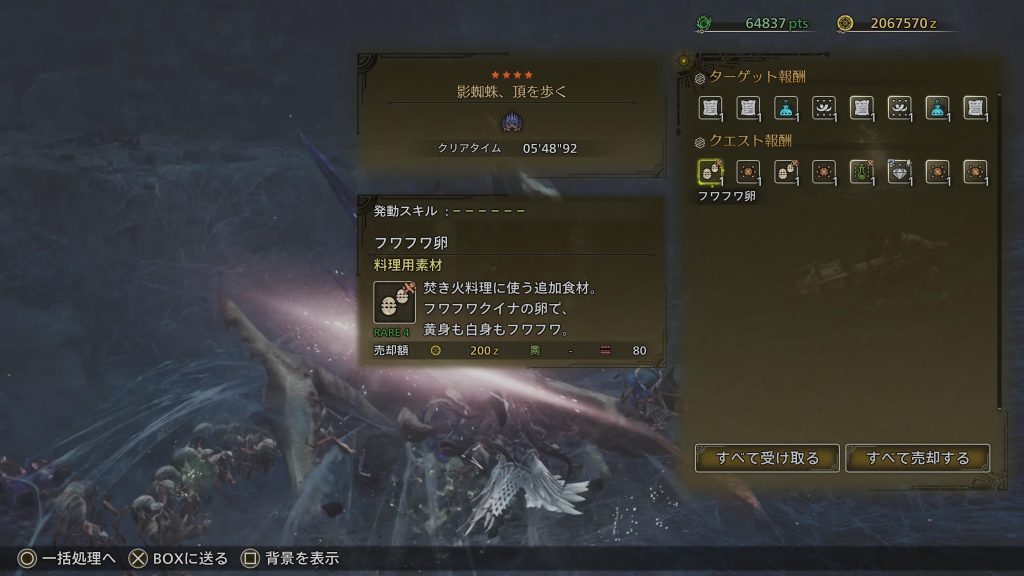Choose すべて売却する to sell all rewards
Viewport: 1024px width, 576px height.
coord(918,458)
